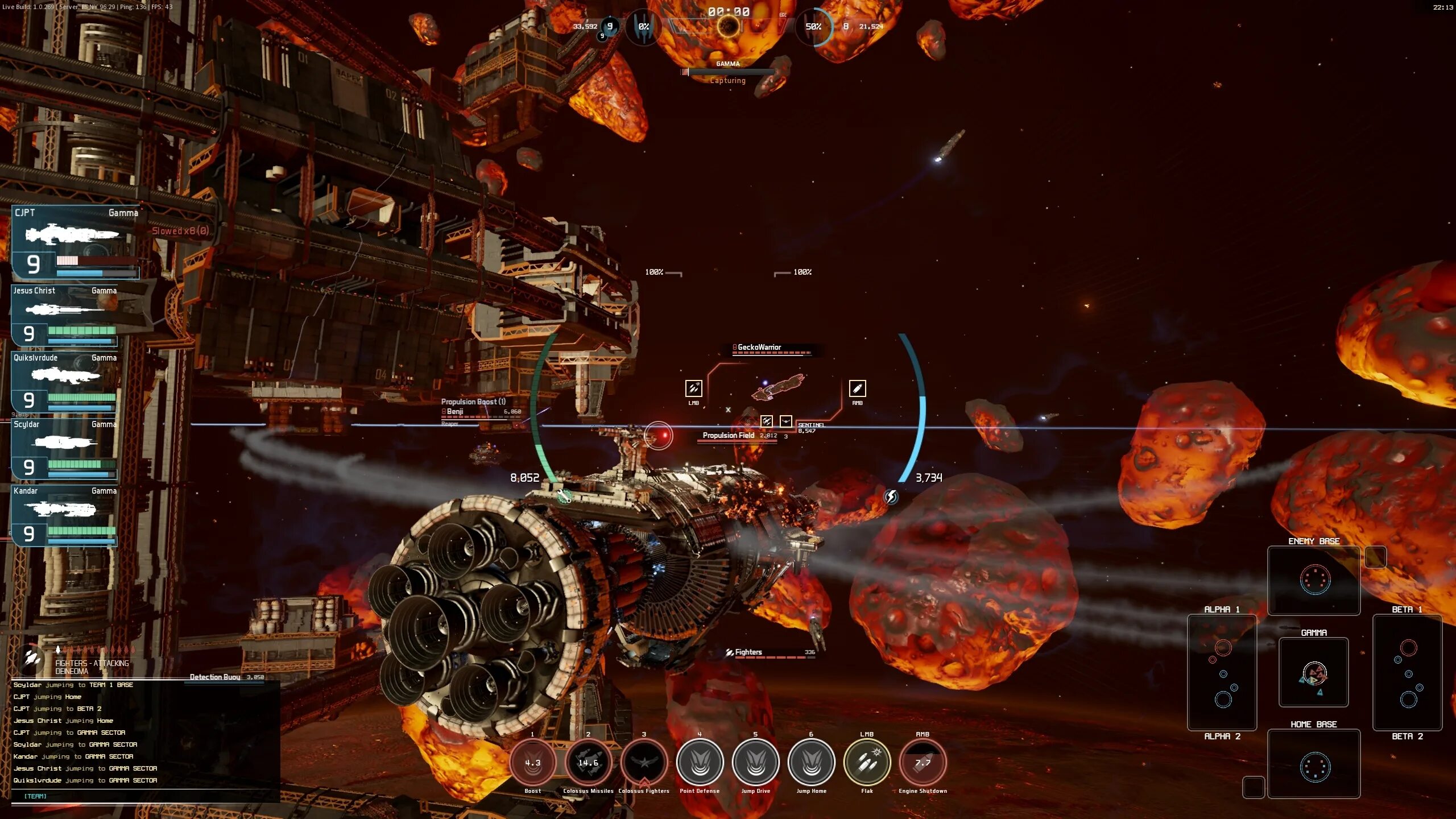The height and width of the screenshot is (819, 1456).
Task: Fire Colossus Missiles ability
Action: [x=588, y=763]
